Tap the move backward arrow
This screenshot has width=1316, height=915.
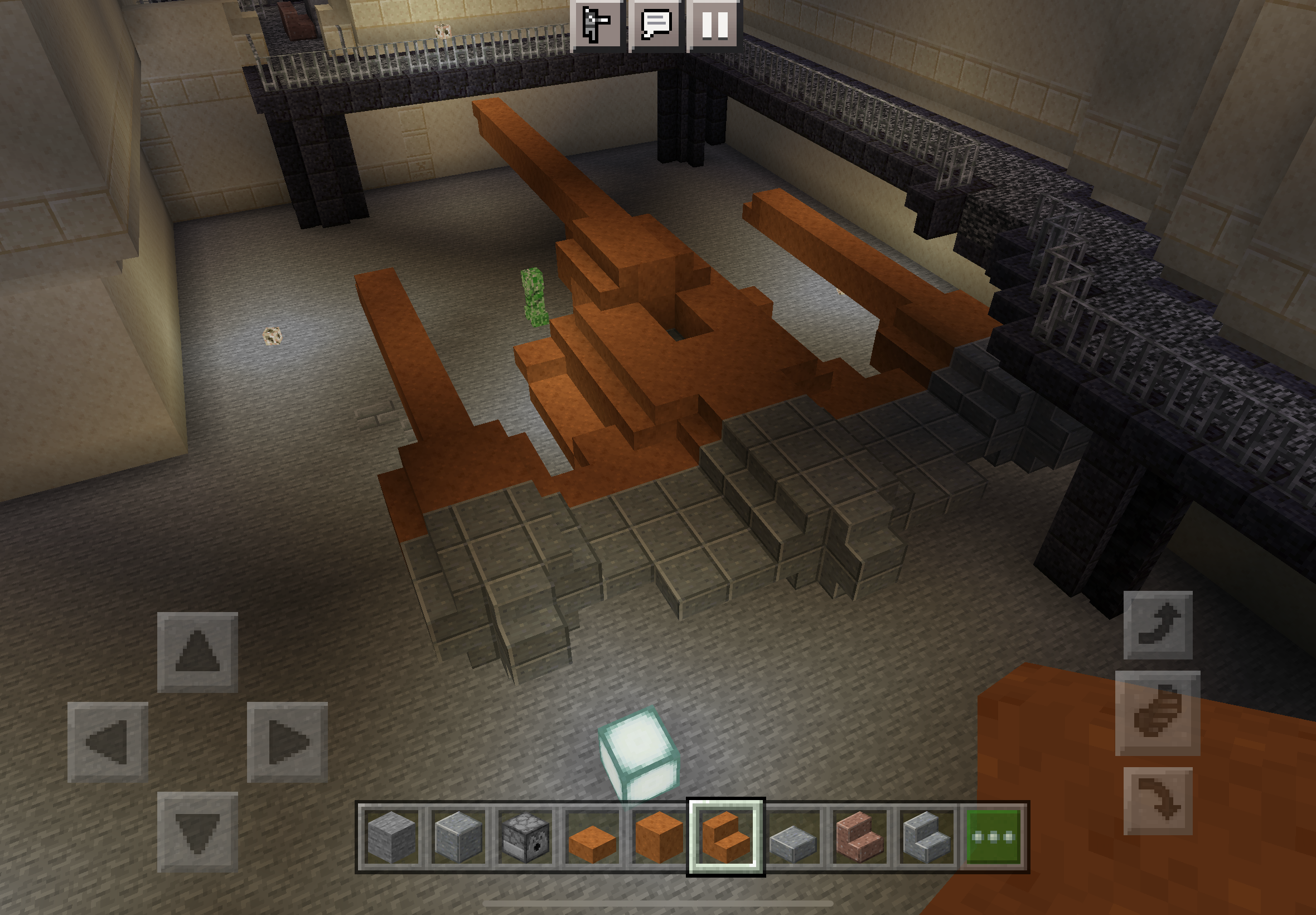pyautogui.click(x=197, y=831)
